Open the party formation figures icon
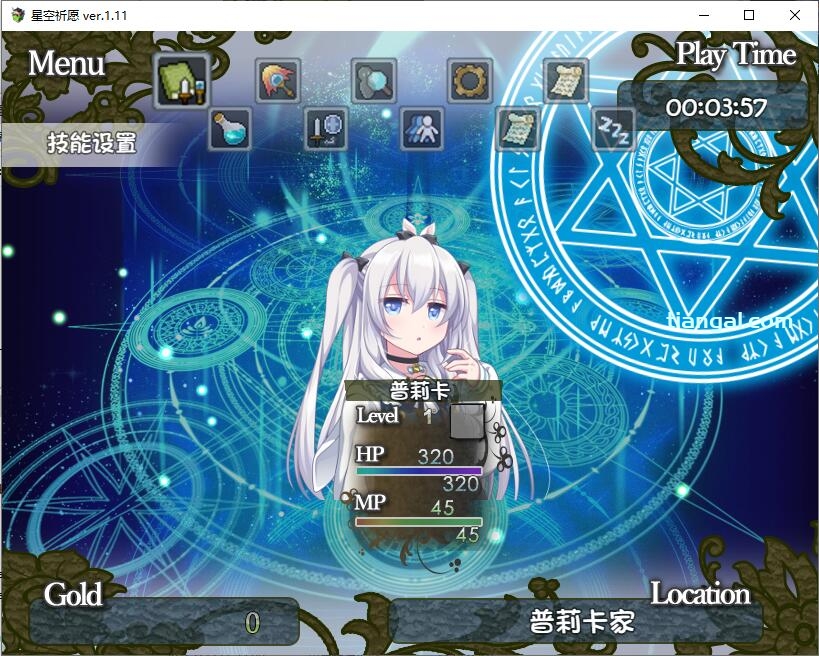 coord(422,129)
